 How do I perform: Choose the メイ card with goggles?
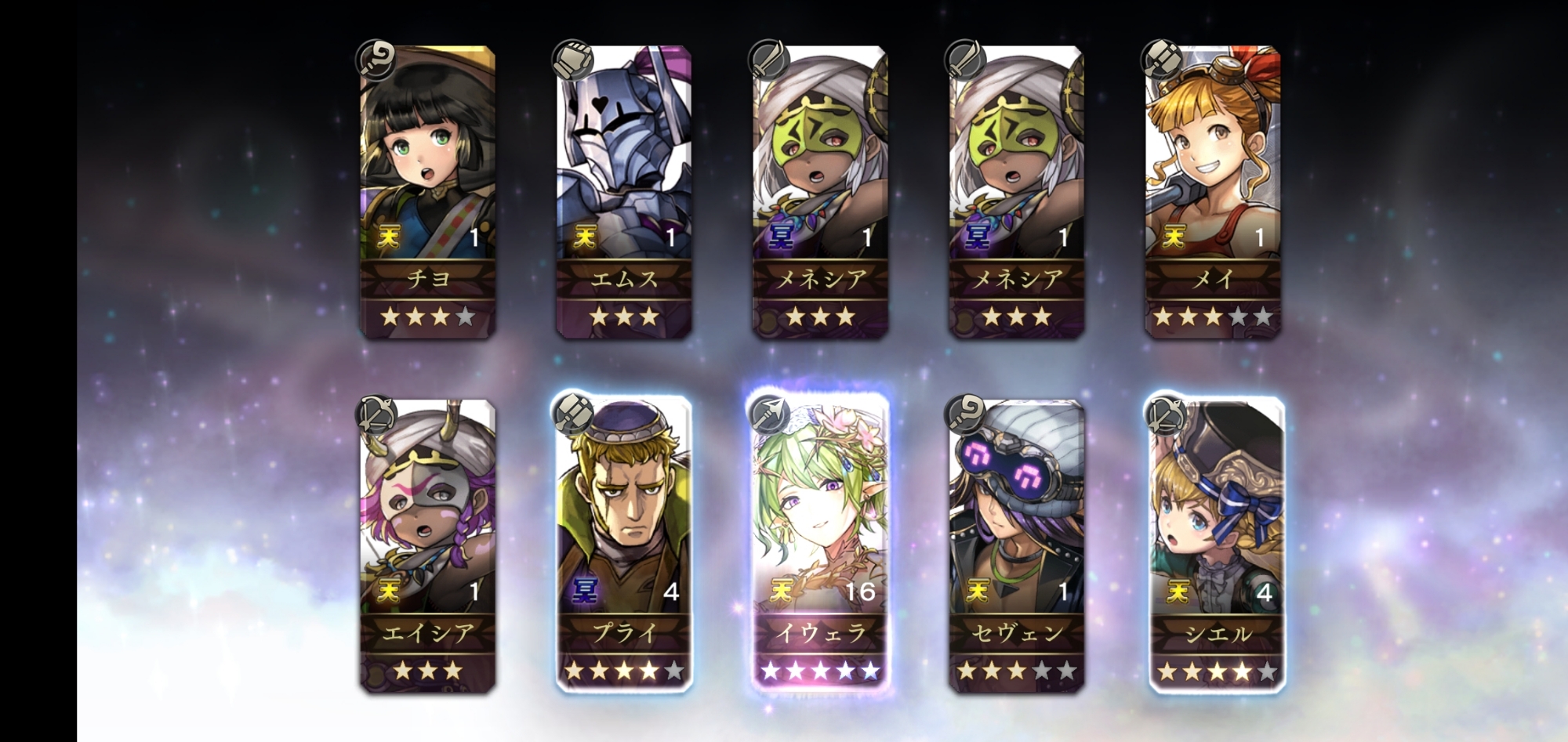click(x=1213, y=192)
